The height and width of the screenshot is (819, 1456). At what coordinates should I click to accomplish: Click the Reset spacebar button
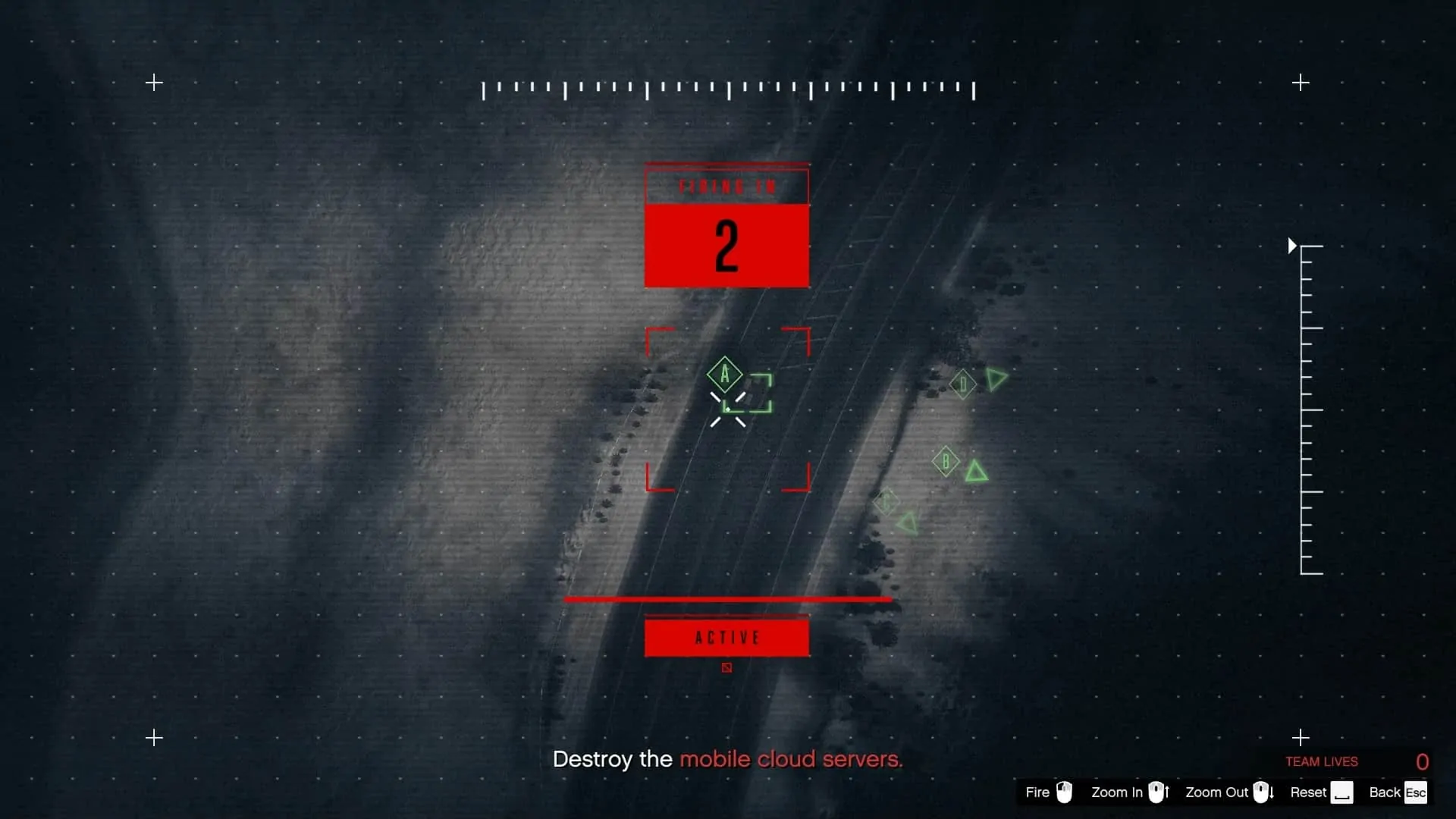coord(1343,792)
